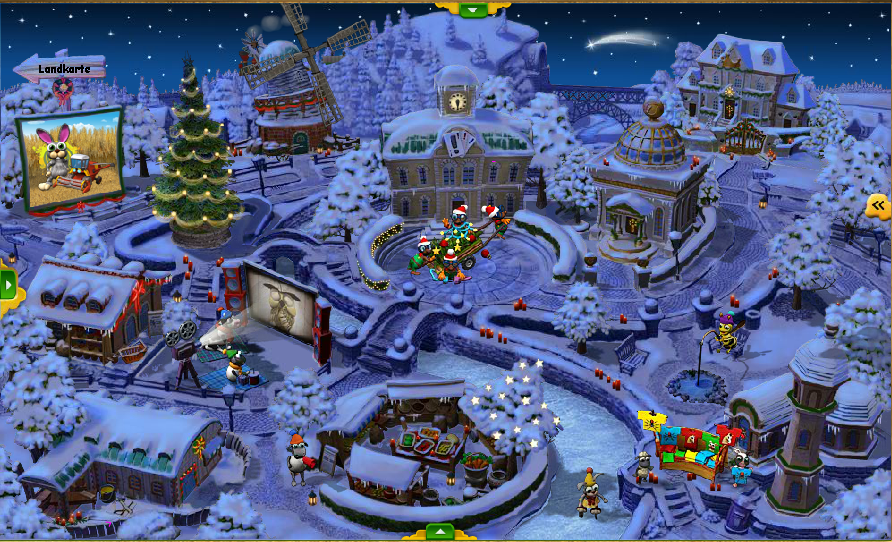Click the yellow double-chevron button
Viewport: 892px width, 542px height.
point(879,206)
